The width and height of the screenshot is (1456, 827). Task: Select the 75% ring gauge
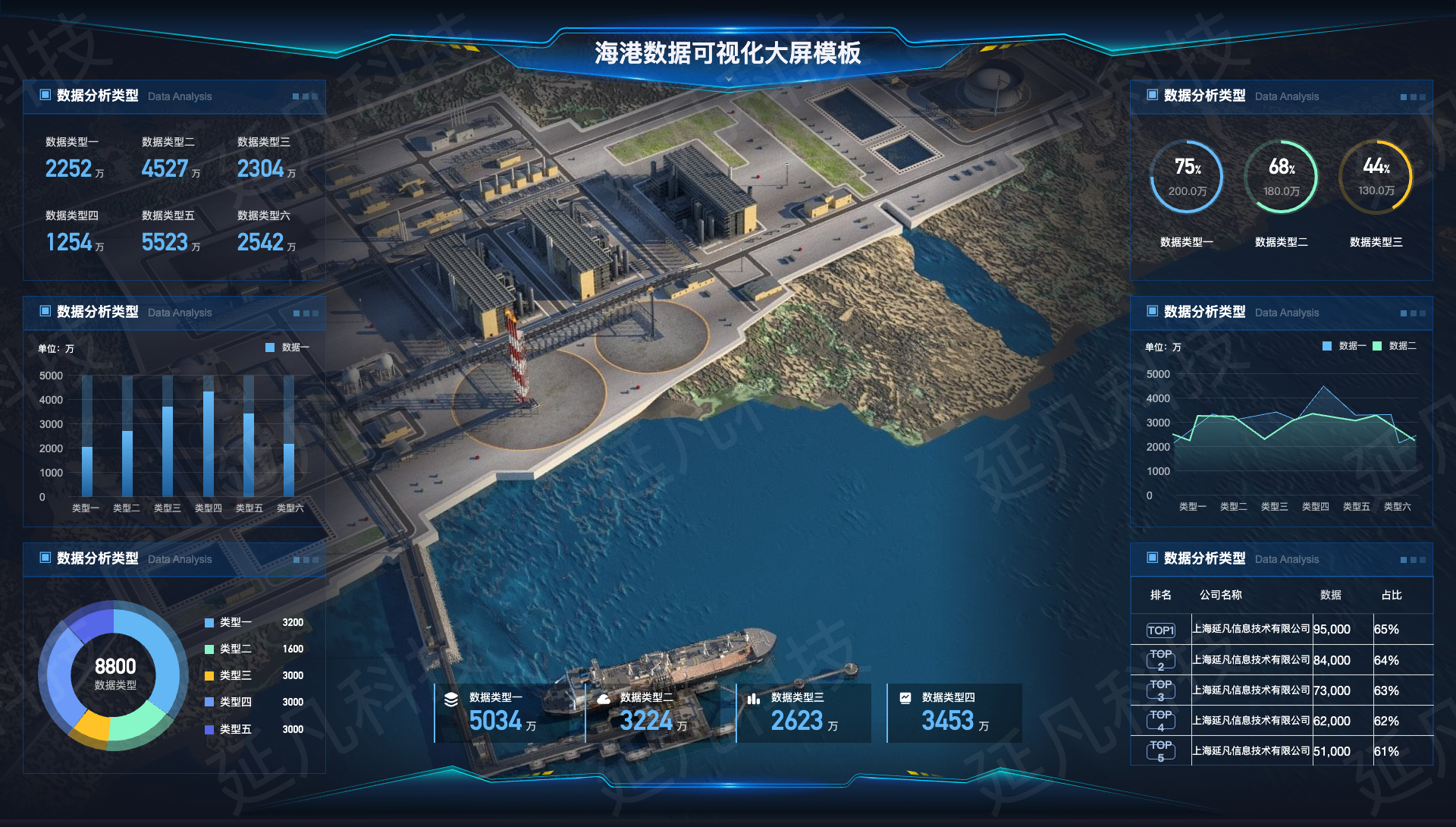1187,178
